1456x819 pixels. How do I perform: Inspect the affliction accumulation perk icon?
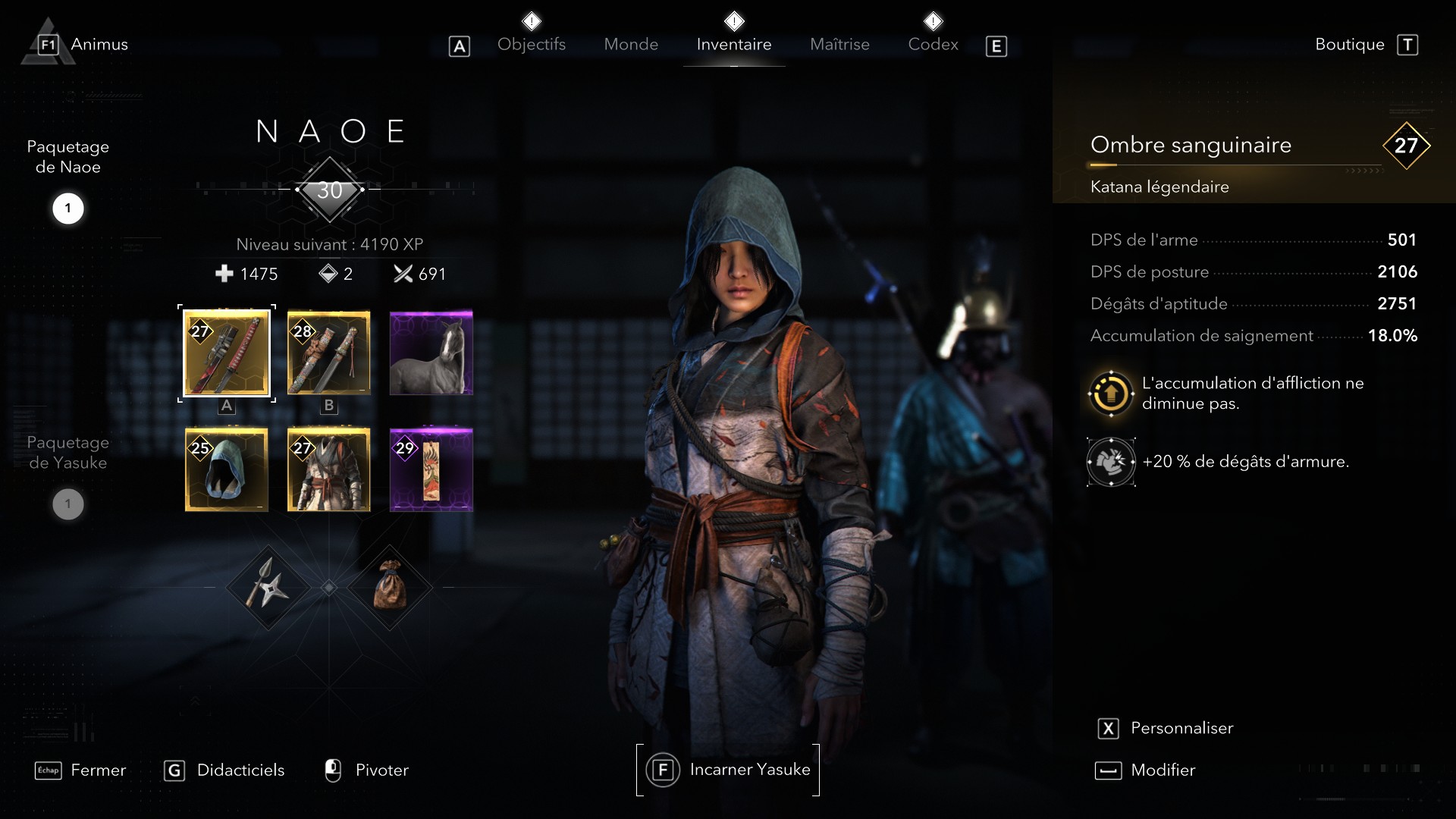[1111, 393]
